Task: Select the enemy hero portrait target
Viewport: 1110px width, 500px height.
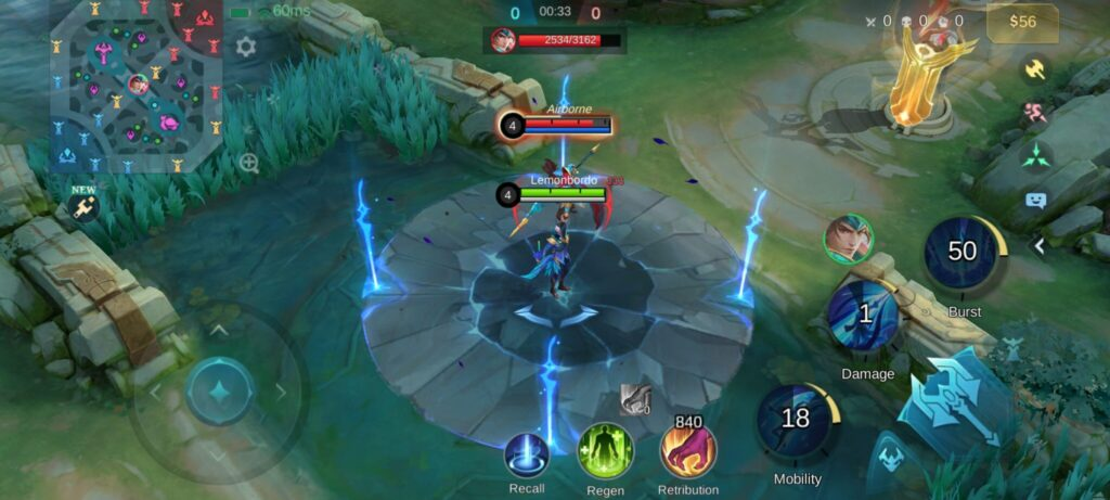Action: (x=848, y=239)
